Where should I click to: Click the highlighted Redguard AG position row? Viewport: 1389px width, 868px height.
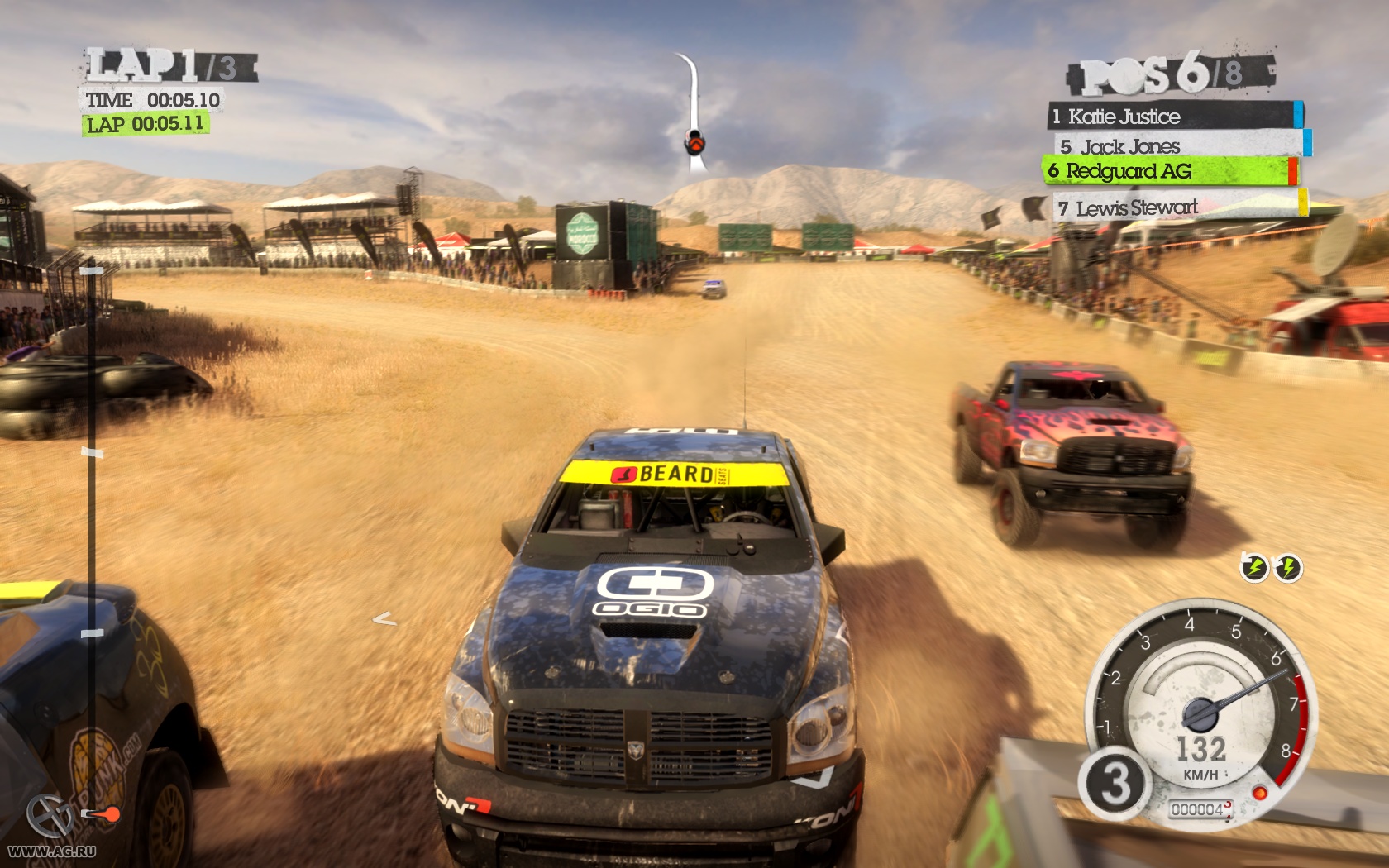pyautogui.click(x=1168, y=171)
